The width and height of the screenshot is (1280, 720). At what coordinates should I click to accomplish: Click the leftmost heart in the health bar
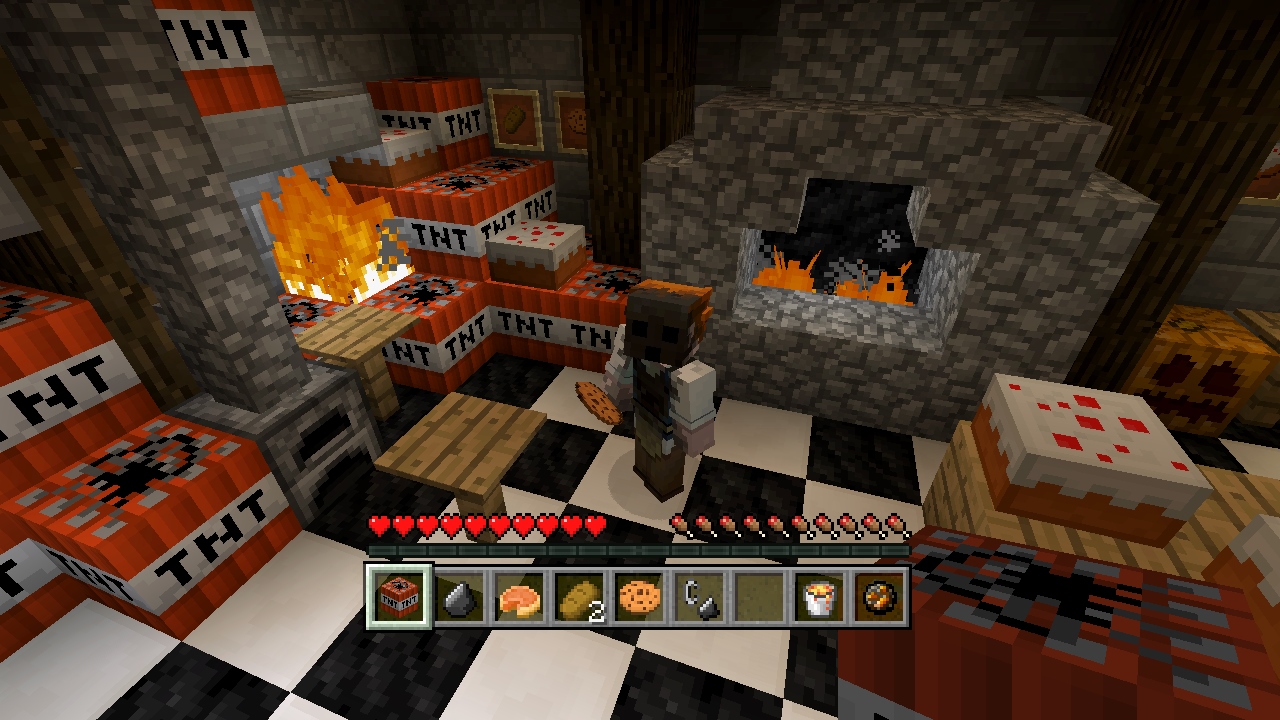tap(378, 523)
